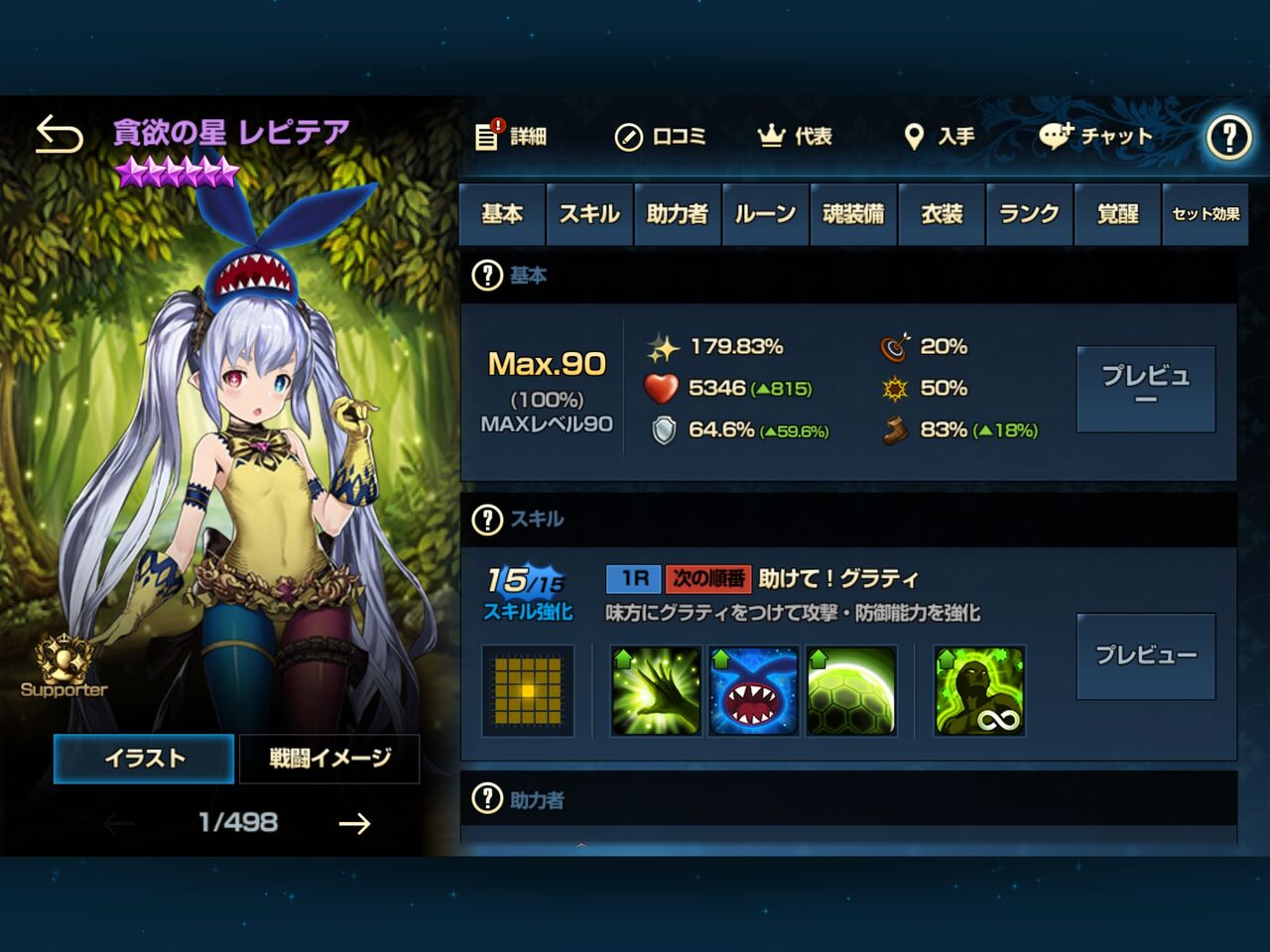Viewport: 1270px width, 952px height.
Task: Click the stats プレビュー button
Action: click(x=1145, y=388)
